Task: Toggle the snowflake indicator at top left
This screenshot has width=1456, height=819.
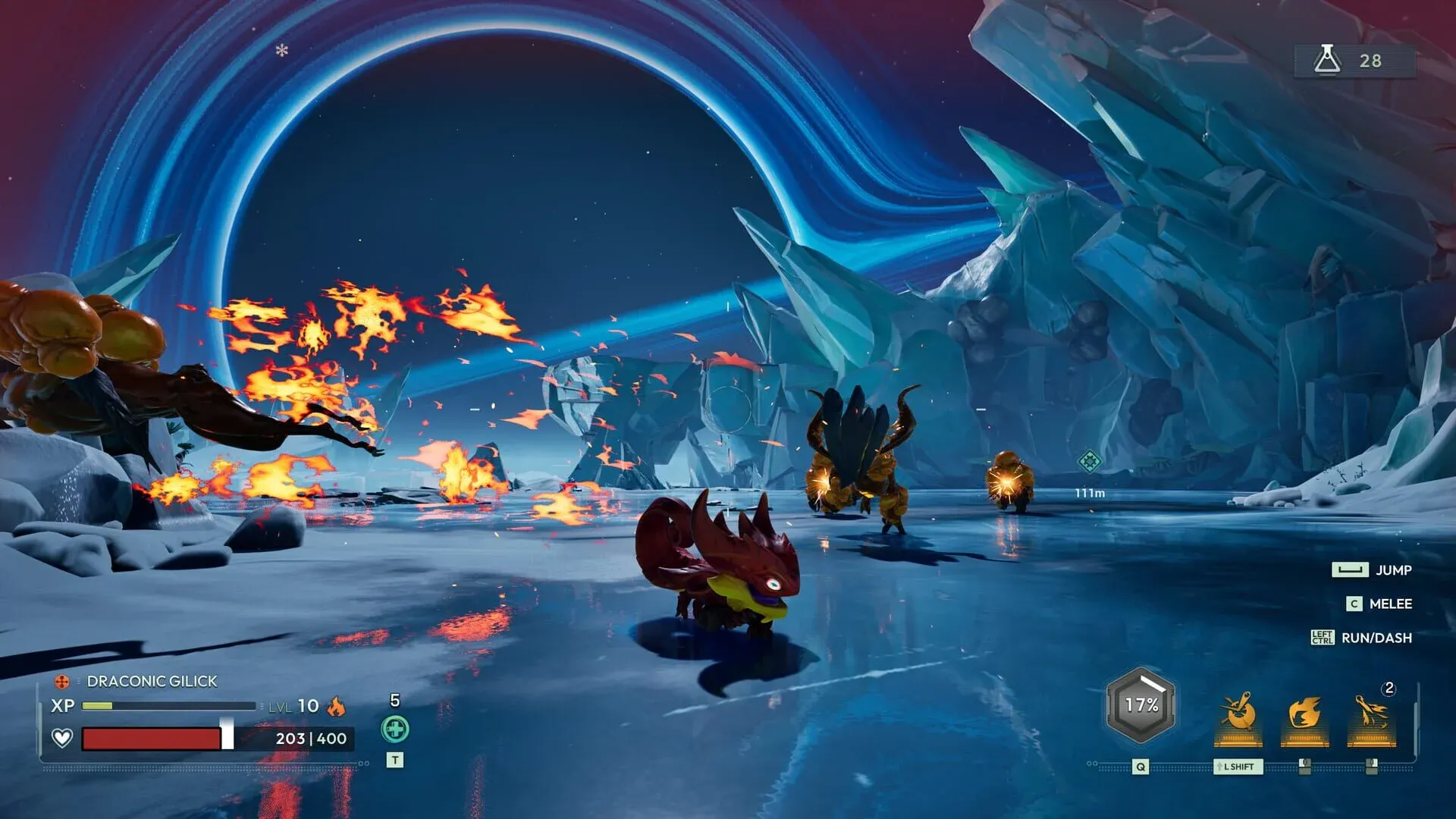Action: [x=282, y=52]
